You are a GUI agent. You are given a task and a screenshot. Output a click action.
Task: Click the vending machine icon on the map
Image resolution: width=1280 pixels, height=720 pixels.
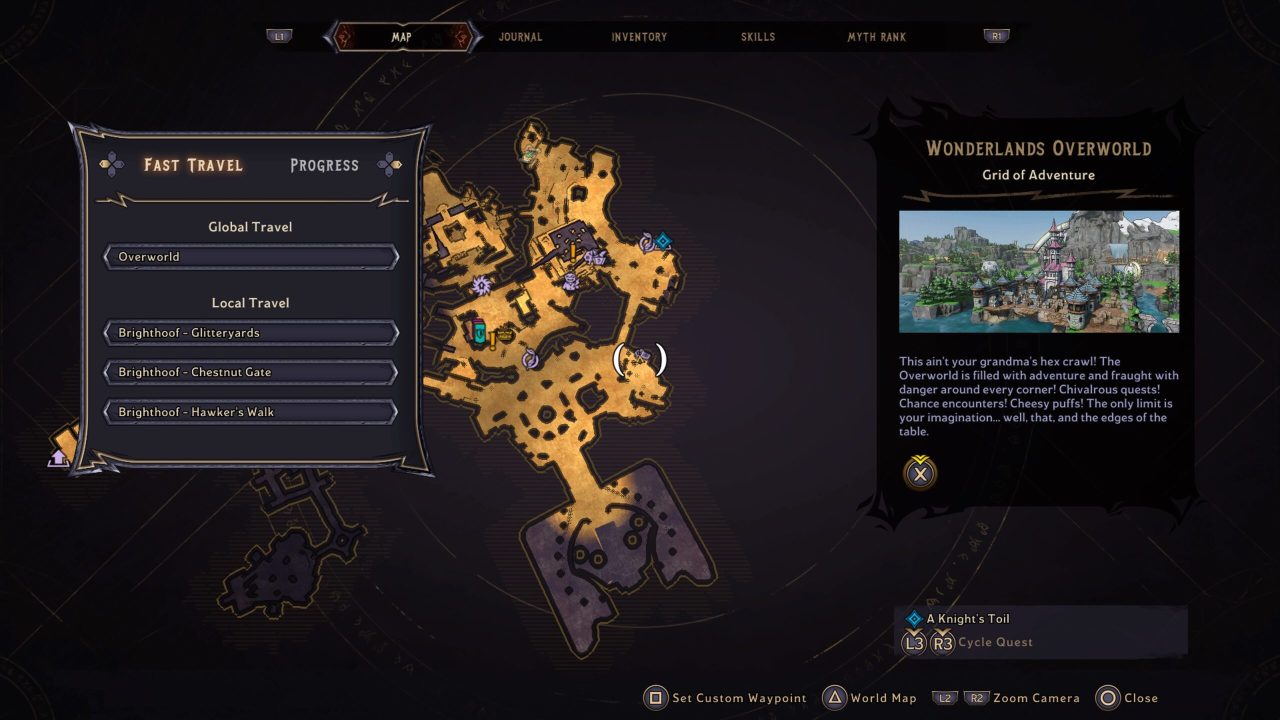(x=480, y=331)
